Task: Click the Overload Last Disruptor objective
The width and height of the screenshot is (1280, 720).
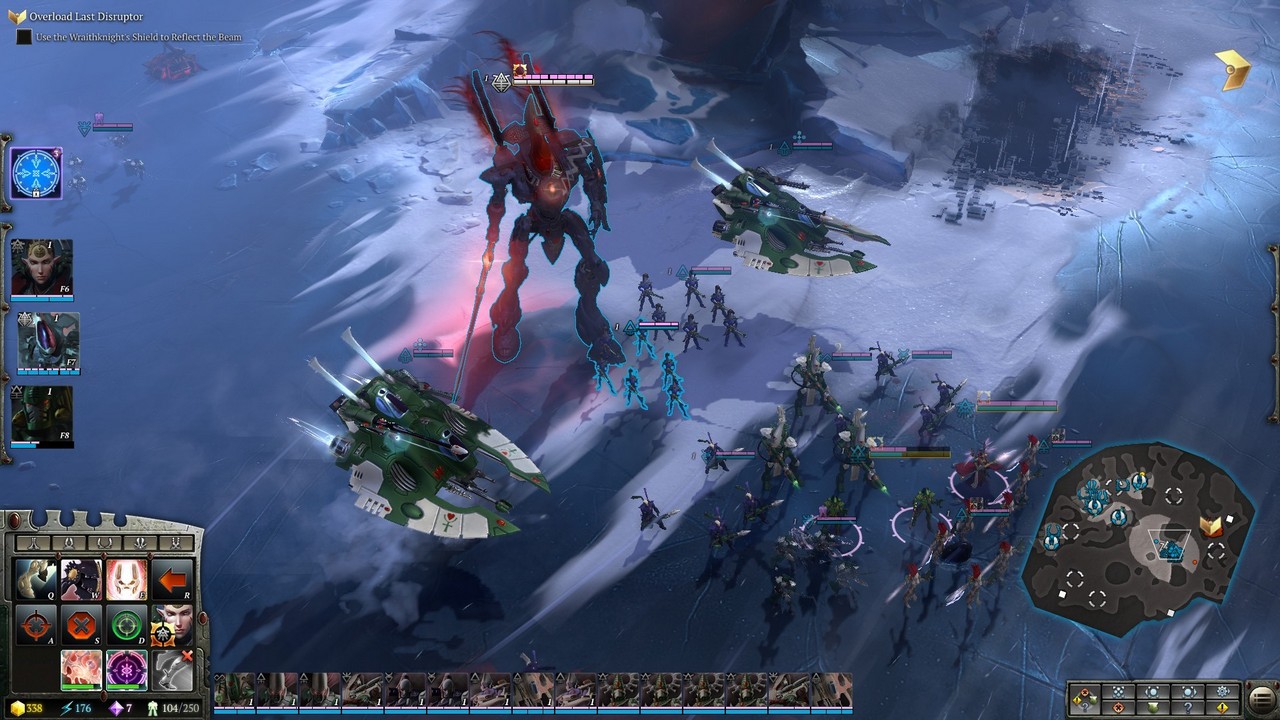Action: pyautogui.click(x=86, y=17)
